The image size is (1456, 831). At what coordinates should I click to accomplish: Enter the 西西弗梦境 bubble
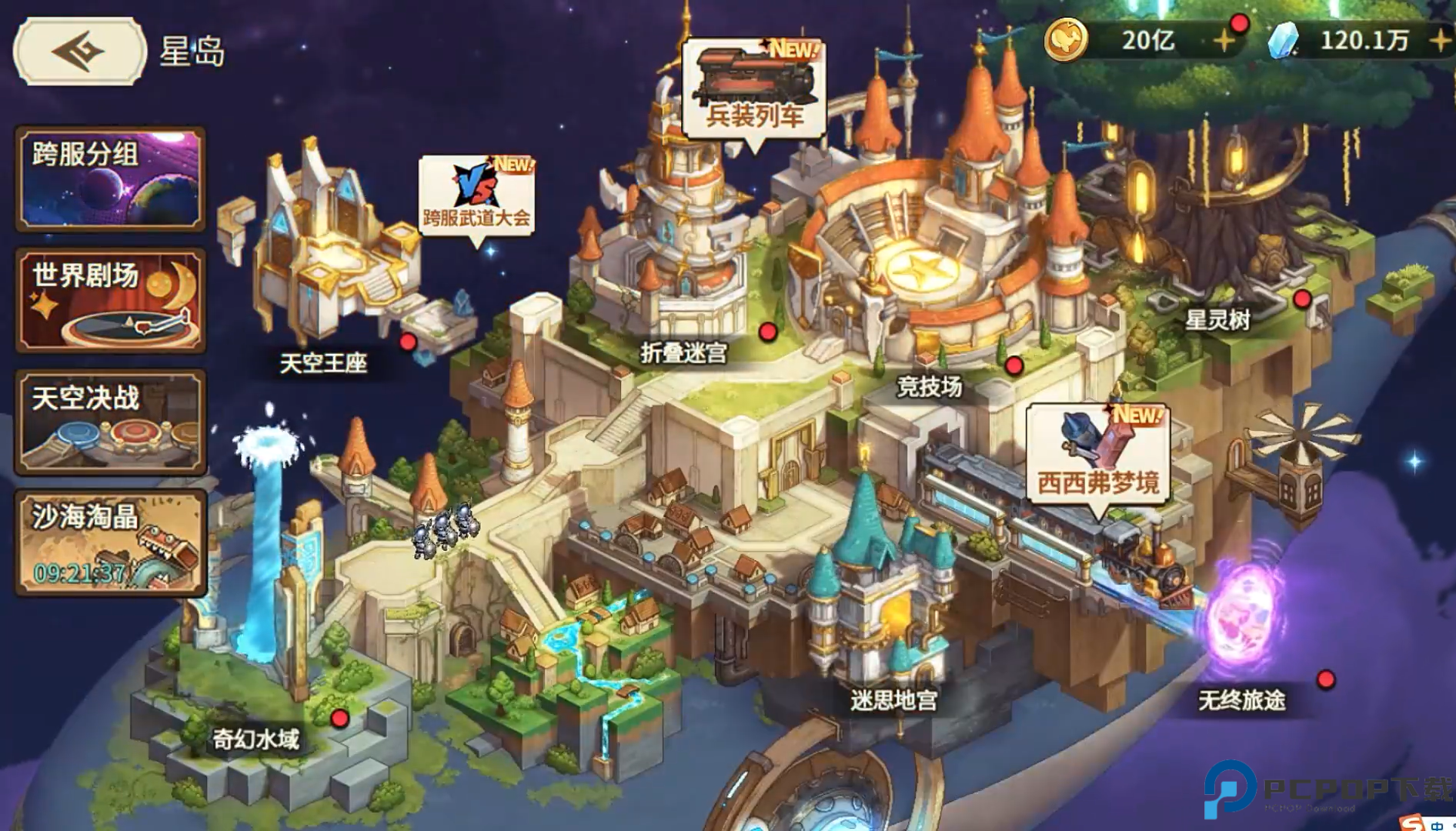(x=1098, y=454)
